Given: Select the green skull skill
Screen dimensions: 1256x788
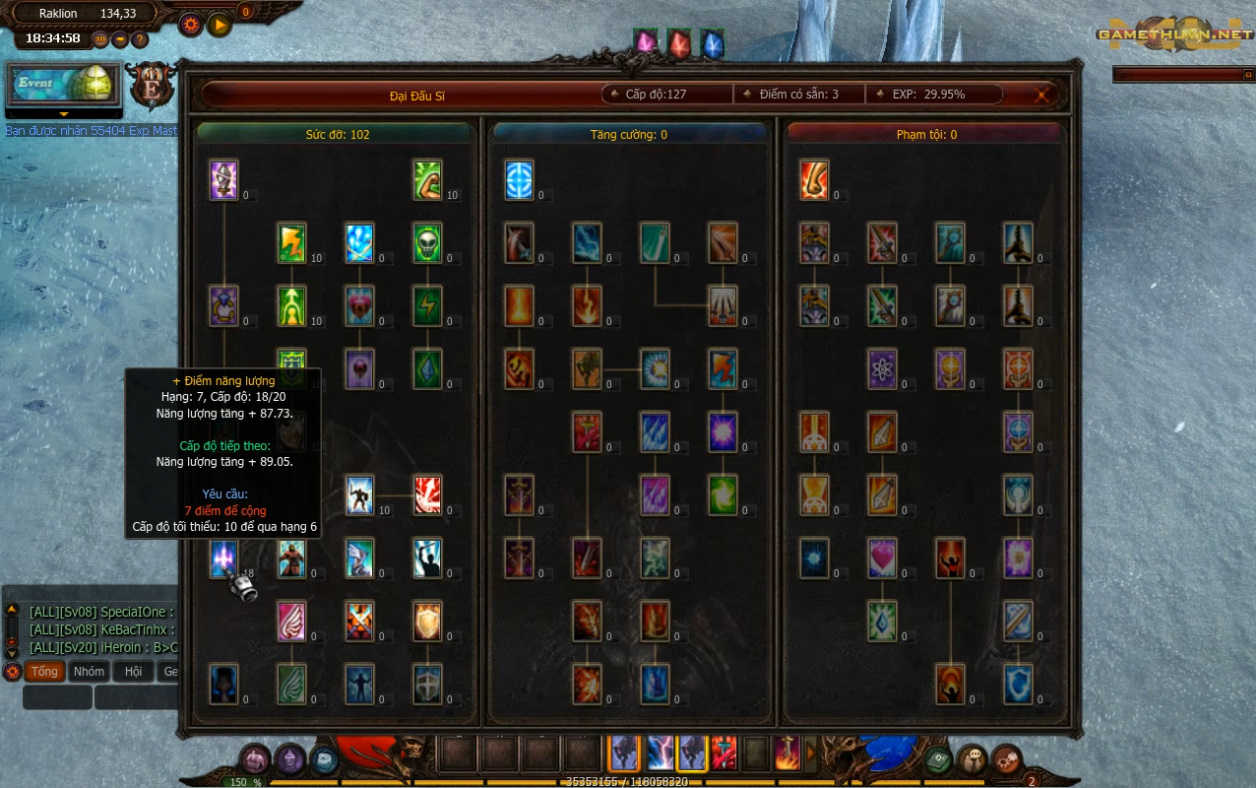Looking at the screenshot, I should 428,243.
